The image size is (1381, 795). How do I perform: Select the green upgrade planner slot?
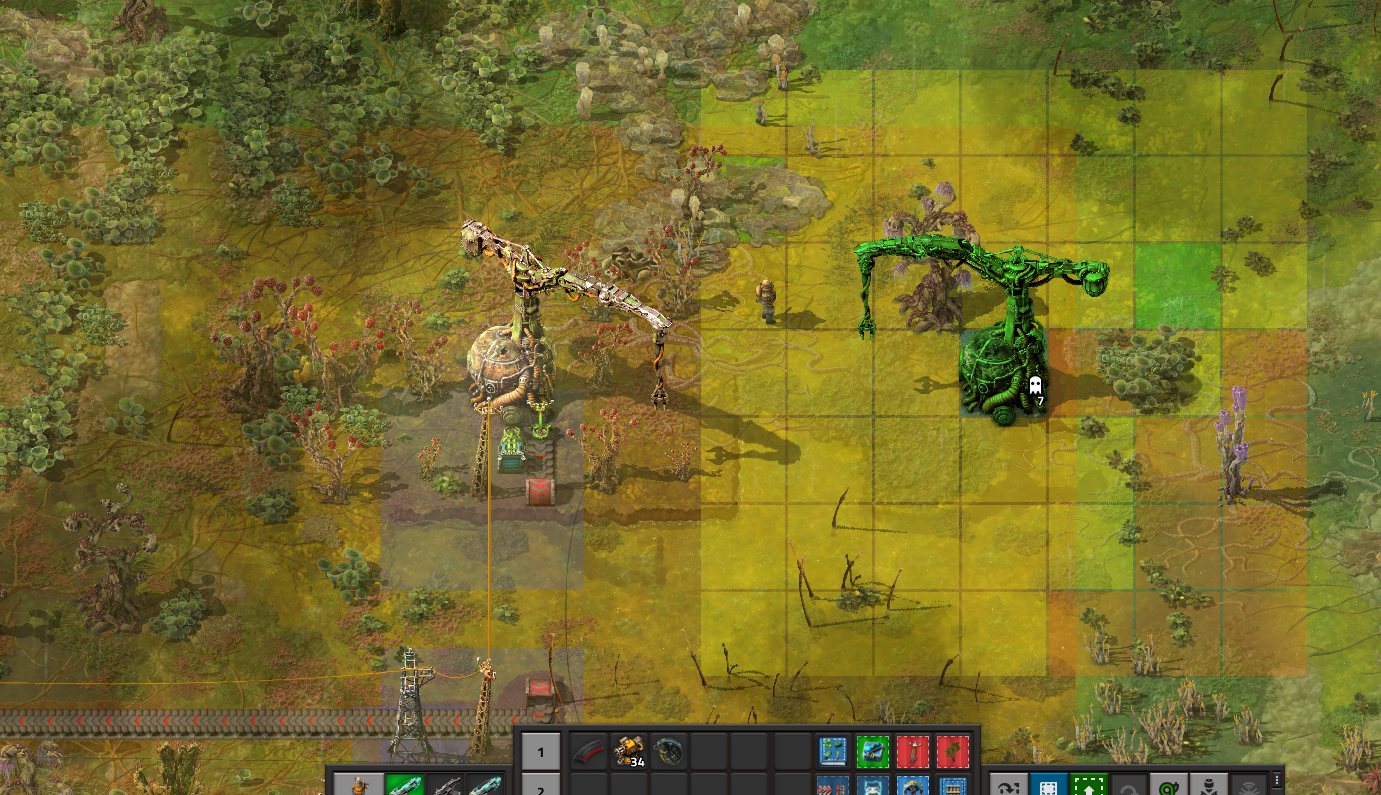872,751
